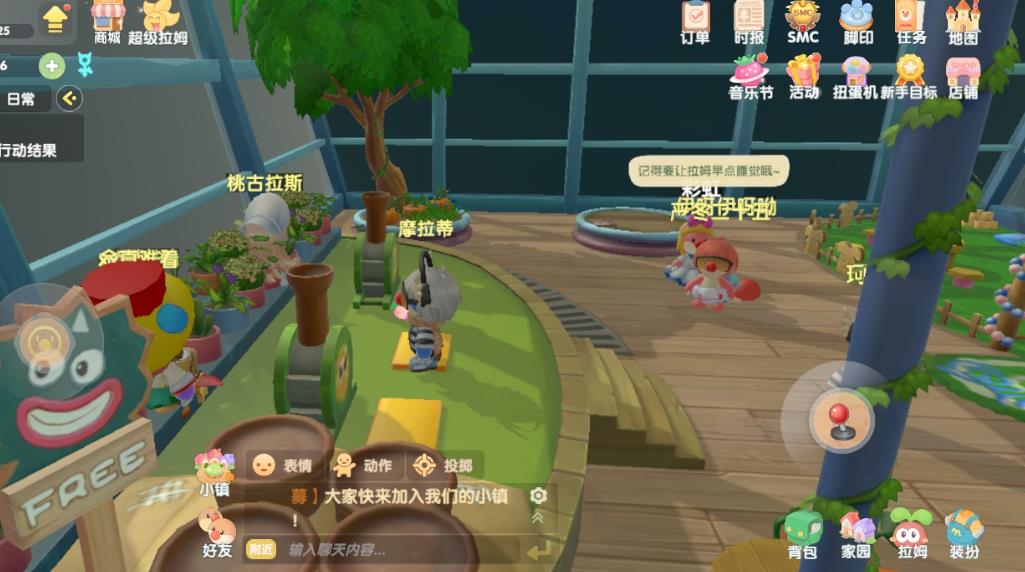Open chat settings gear icon

(539, 496)
